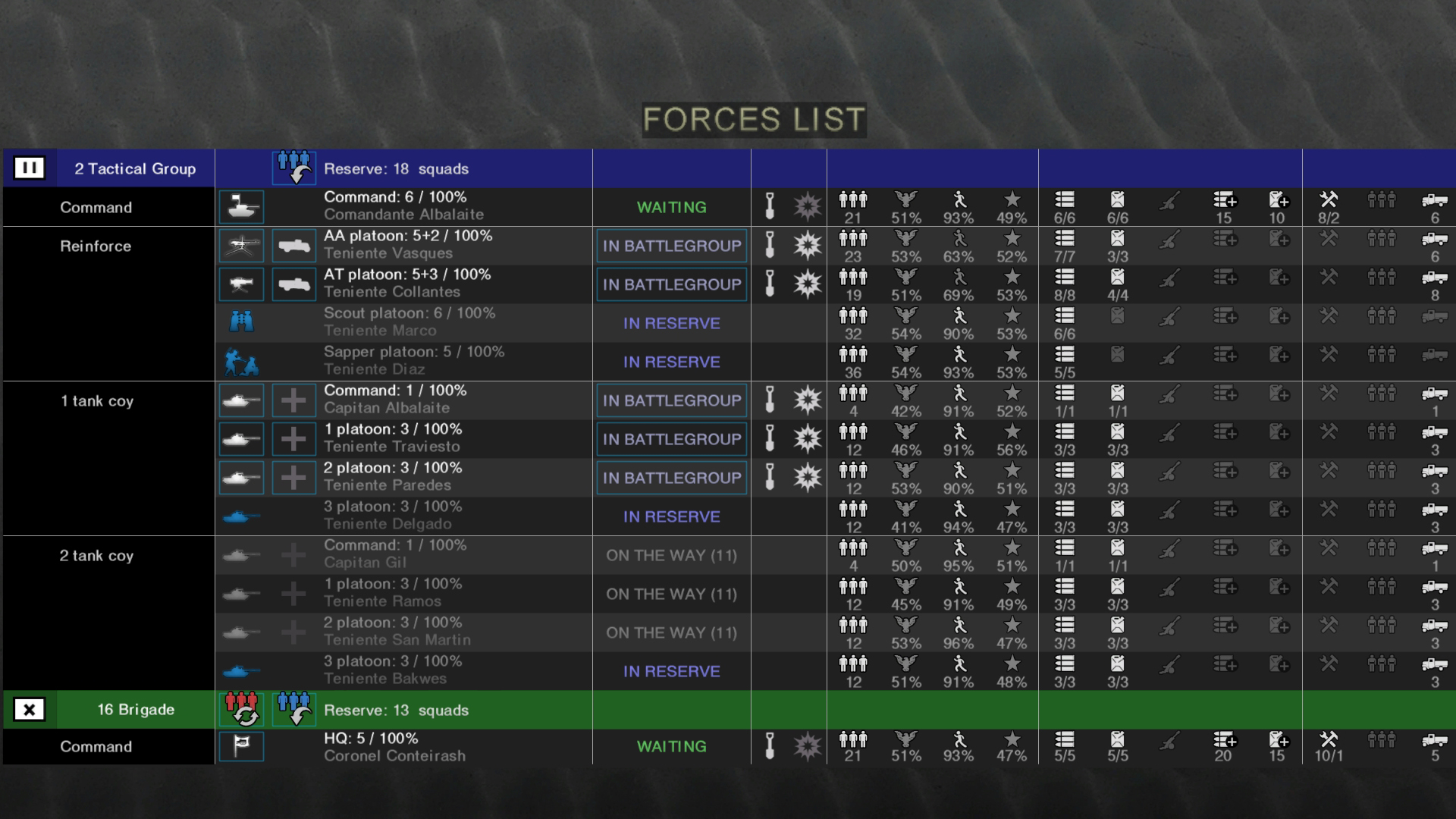Expand 1 platoon Traviesto with the plus icon
Screen dimensions: 1456x819
[x=293, y=438]
